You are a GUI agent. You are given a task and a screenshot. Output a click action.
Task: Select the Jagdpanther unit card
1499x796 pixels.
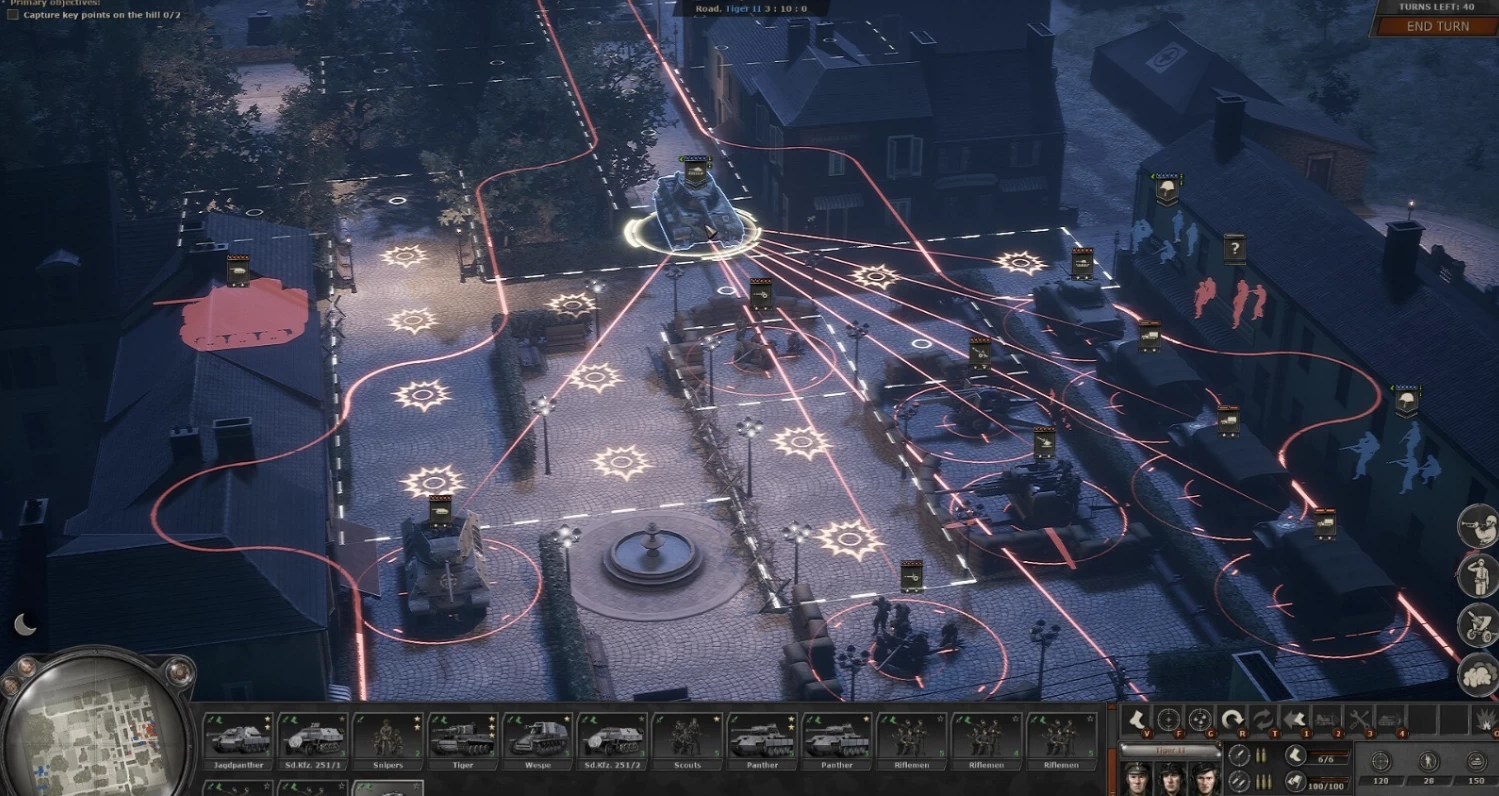click(238, 740)
